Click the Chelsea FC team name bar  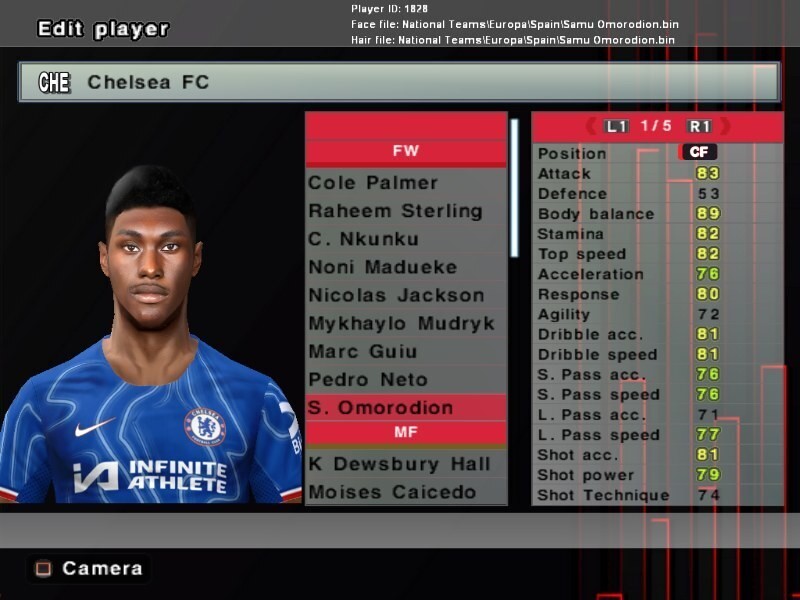[398, 82]
